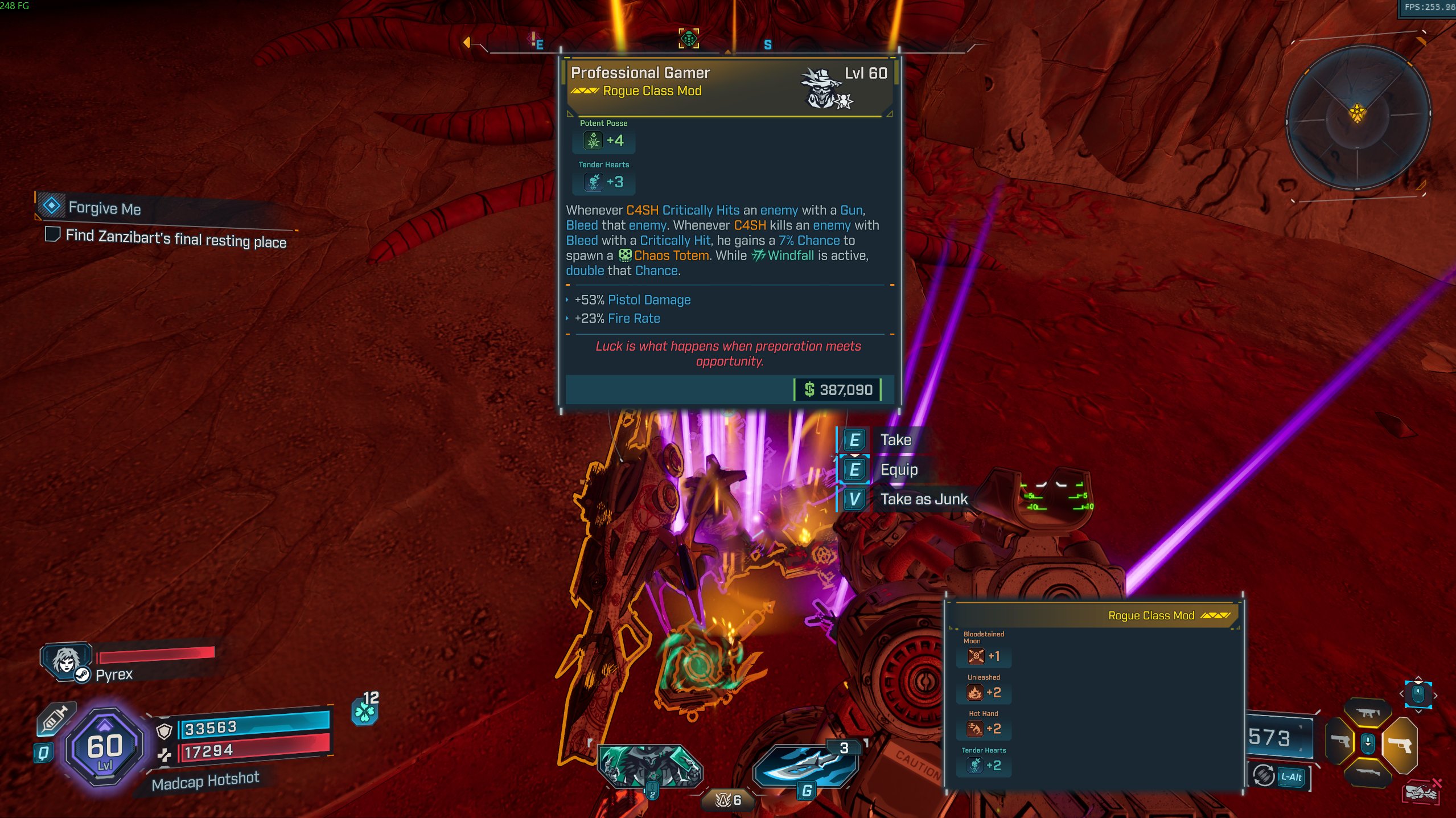View the Bloodstained Moon +1 skill icon
This screenshot has height=818, width=1456.
pos(976,656)
